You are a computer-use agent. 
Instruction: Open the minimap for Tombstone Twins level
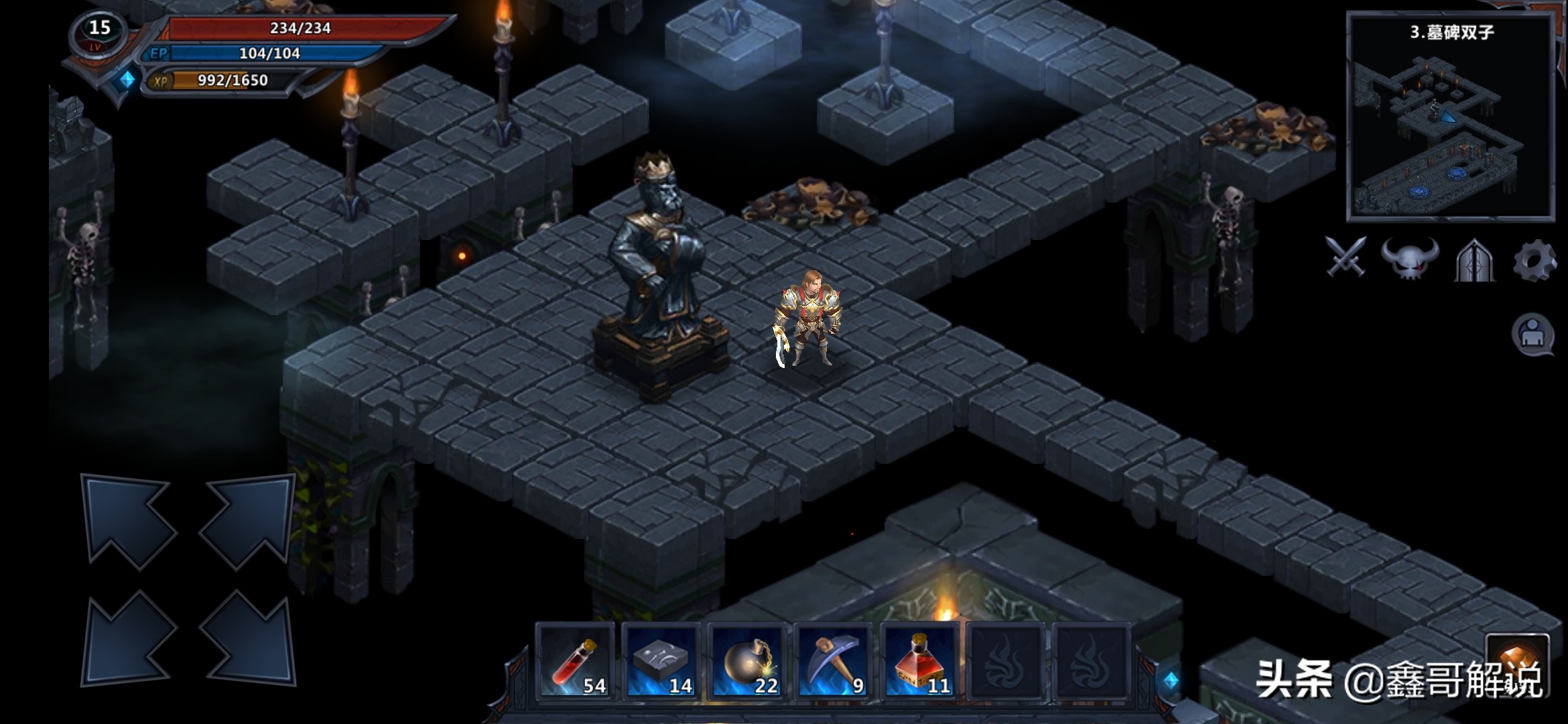point(1451,117)
